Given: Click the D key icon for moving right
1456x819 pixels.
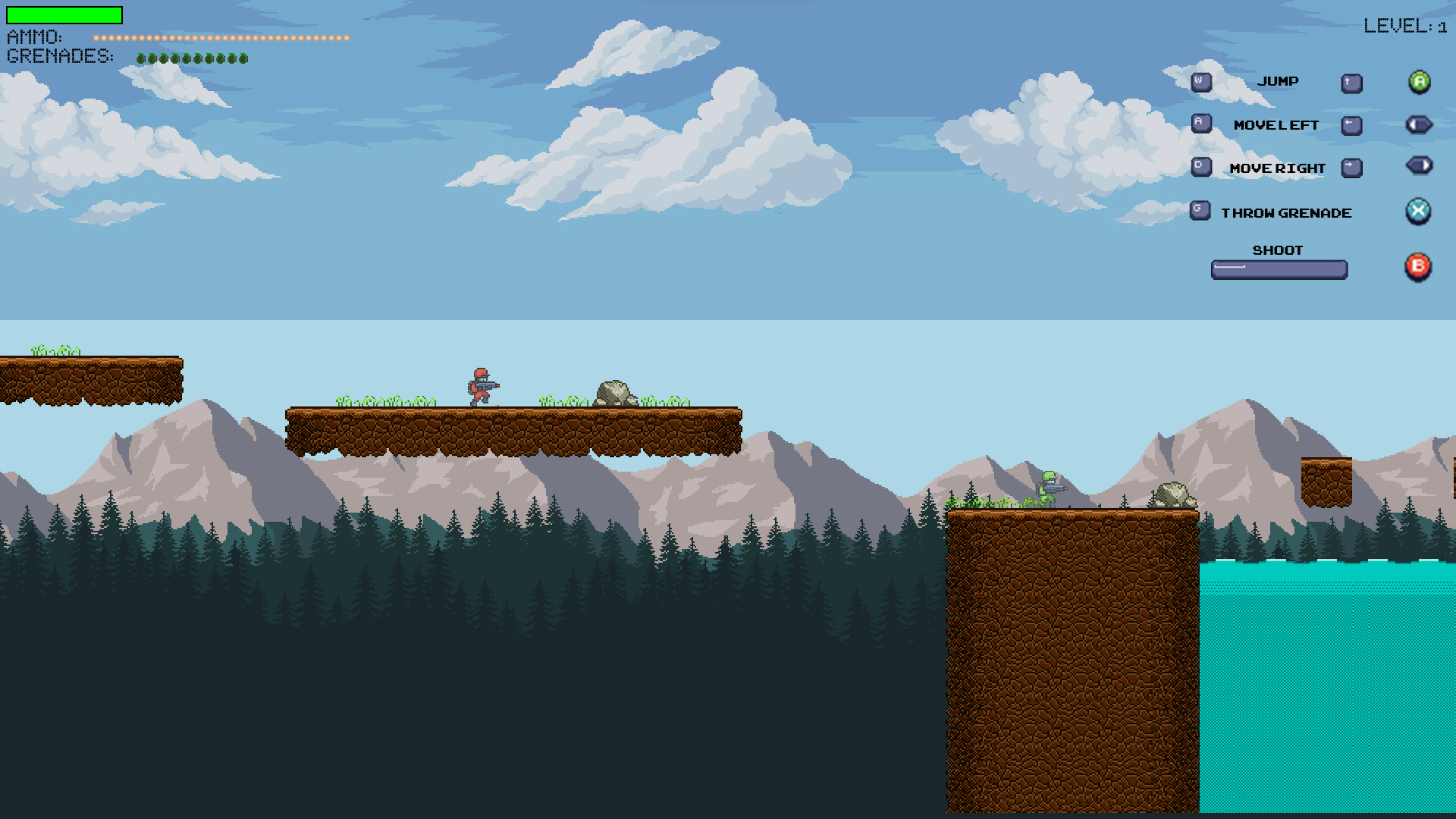Looking at the screenshot, I should (x=1200, y=167).
